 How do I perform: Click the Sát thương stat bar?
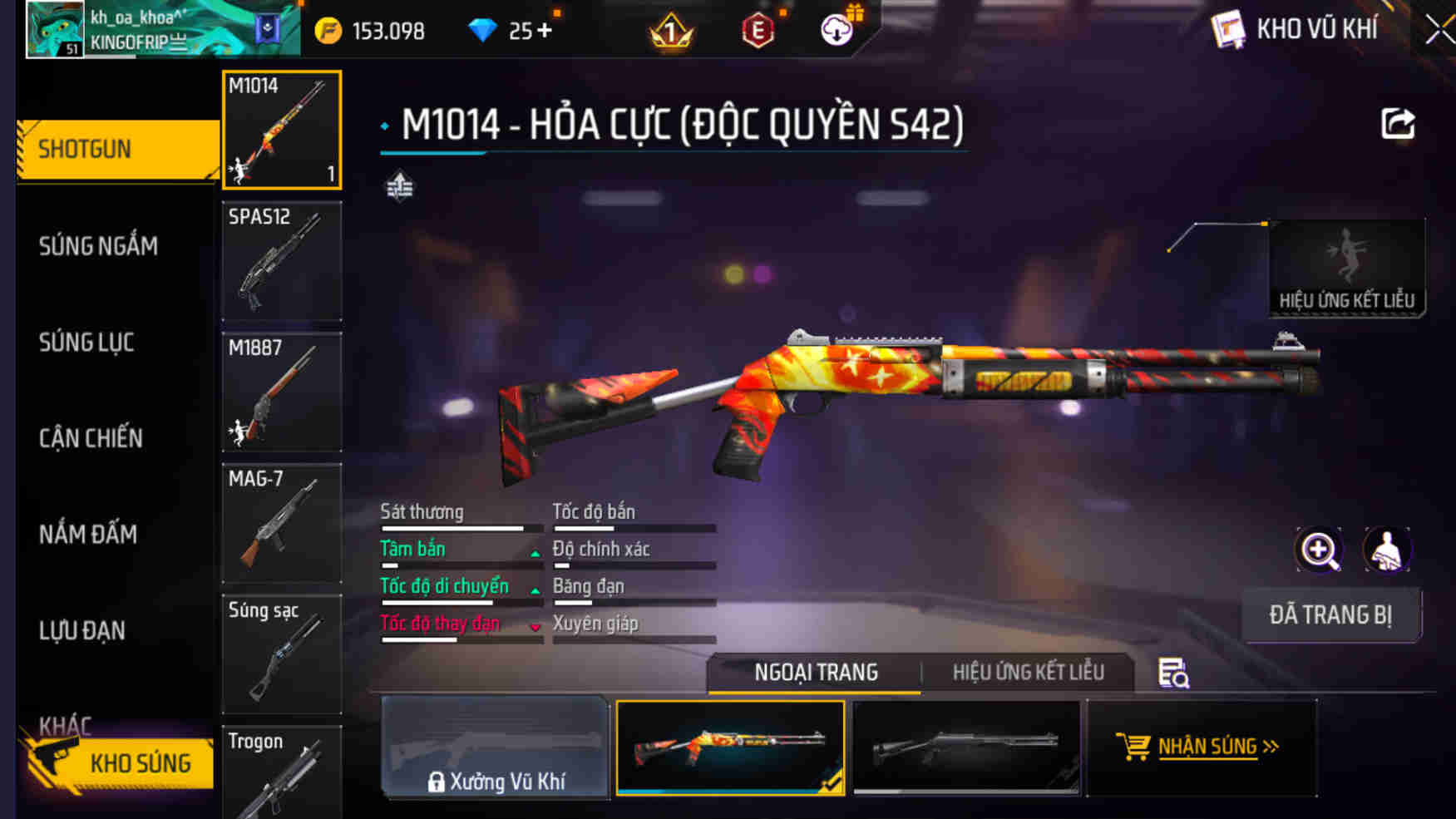(x=460, y=527)
